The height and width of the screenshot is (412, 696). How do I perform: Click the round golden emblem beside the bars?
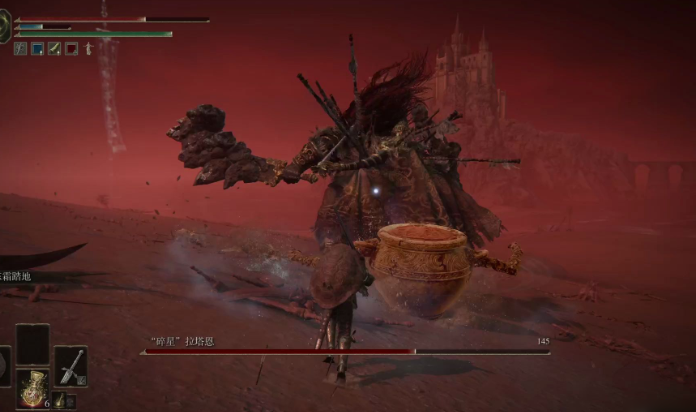[4, 27]
